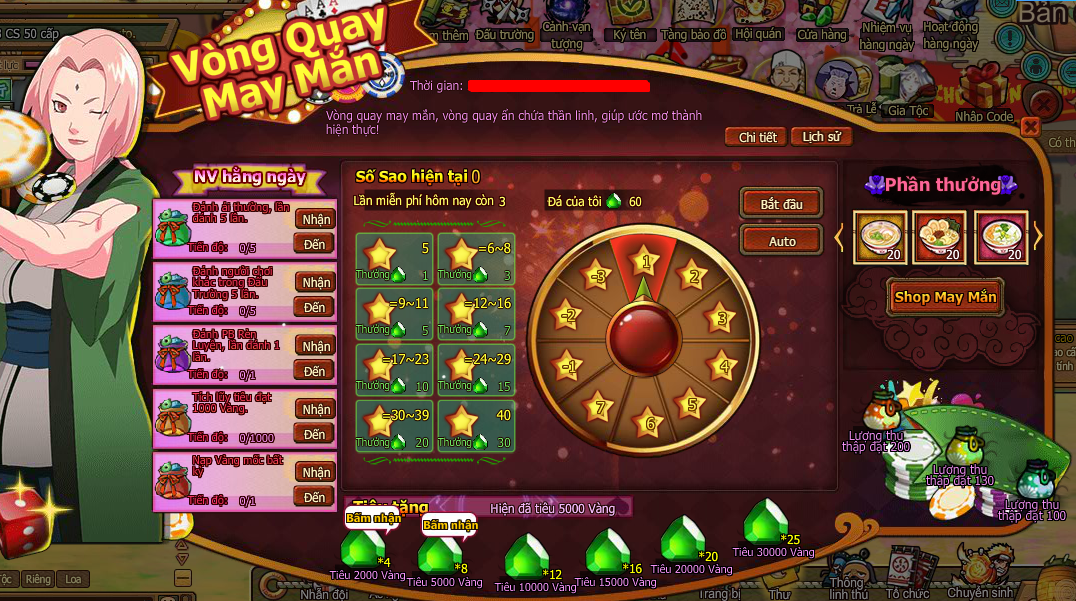Image resolution: width=1076 pixels, height=601 pixels.
Task: Click Đến for the 1000 Vàng spending quest
Action: (x=316, y=434)
